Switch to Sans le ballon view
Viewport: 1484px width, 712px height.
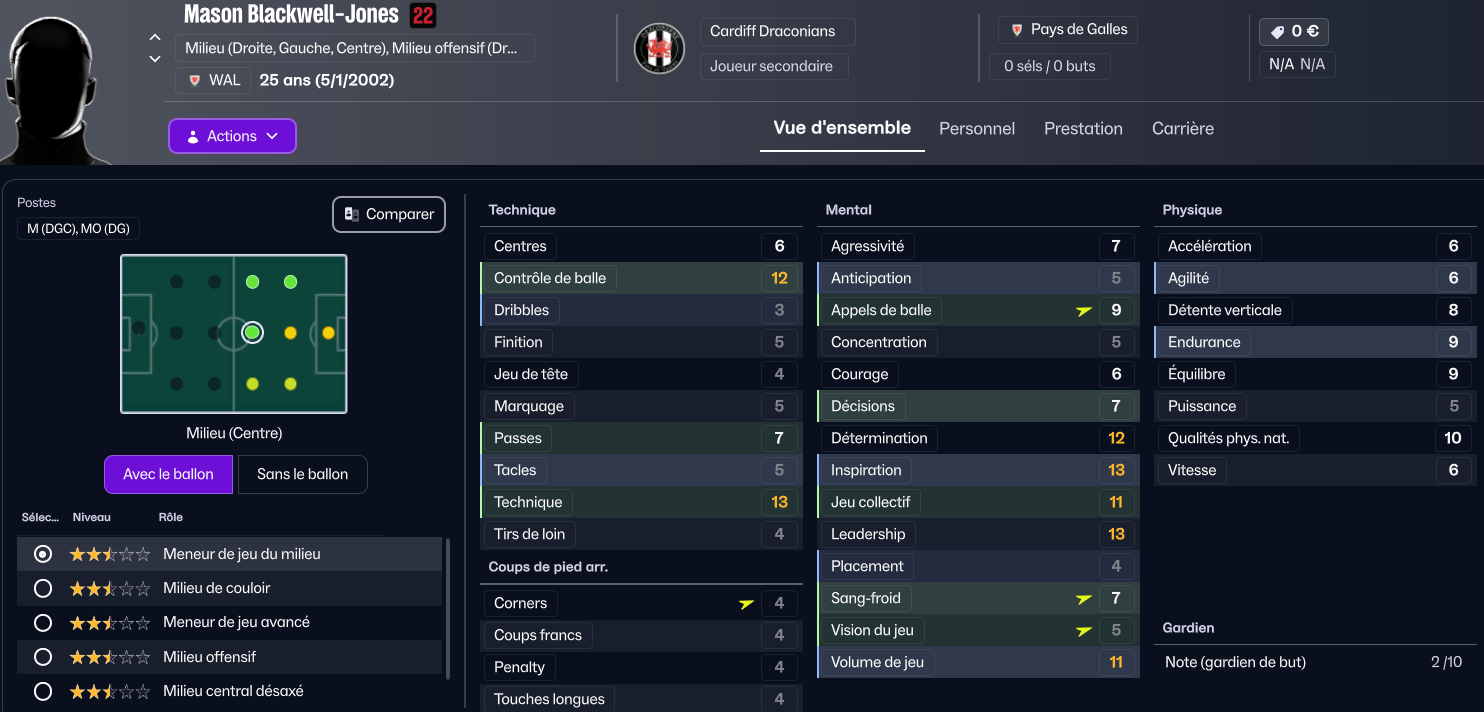tap(302, 475)
